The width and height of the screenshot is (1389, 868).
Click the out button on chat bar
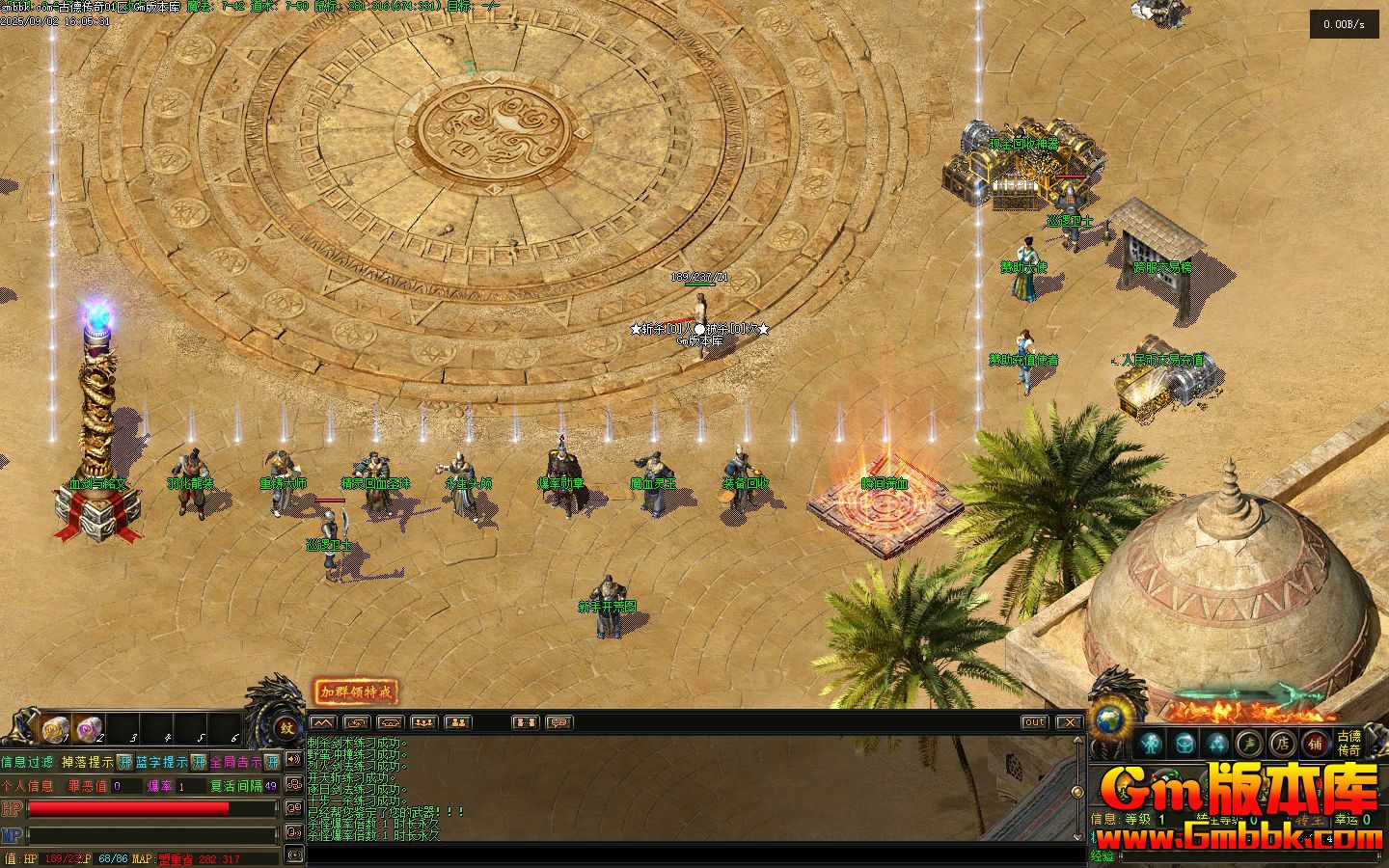pos(1034,722)
